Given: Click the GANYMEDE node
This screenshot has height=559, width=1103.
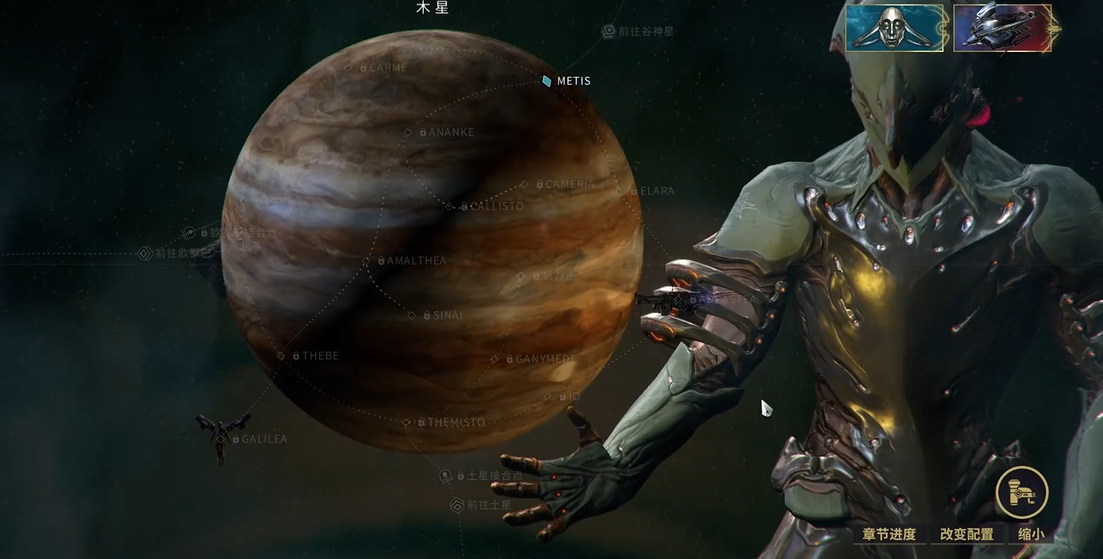Looking at the screenshot, I should [539, 359].
